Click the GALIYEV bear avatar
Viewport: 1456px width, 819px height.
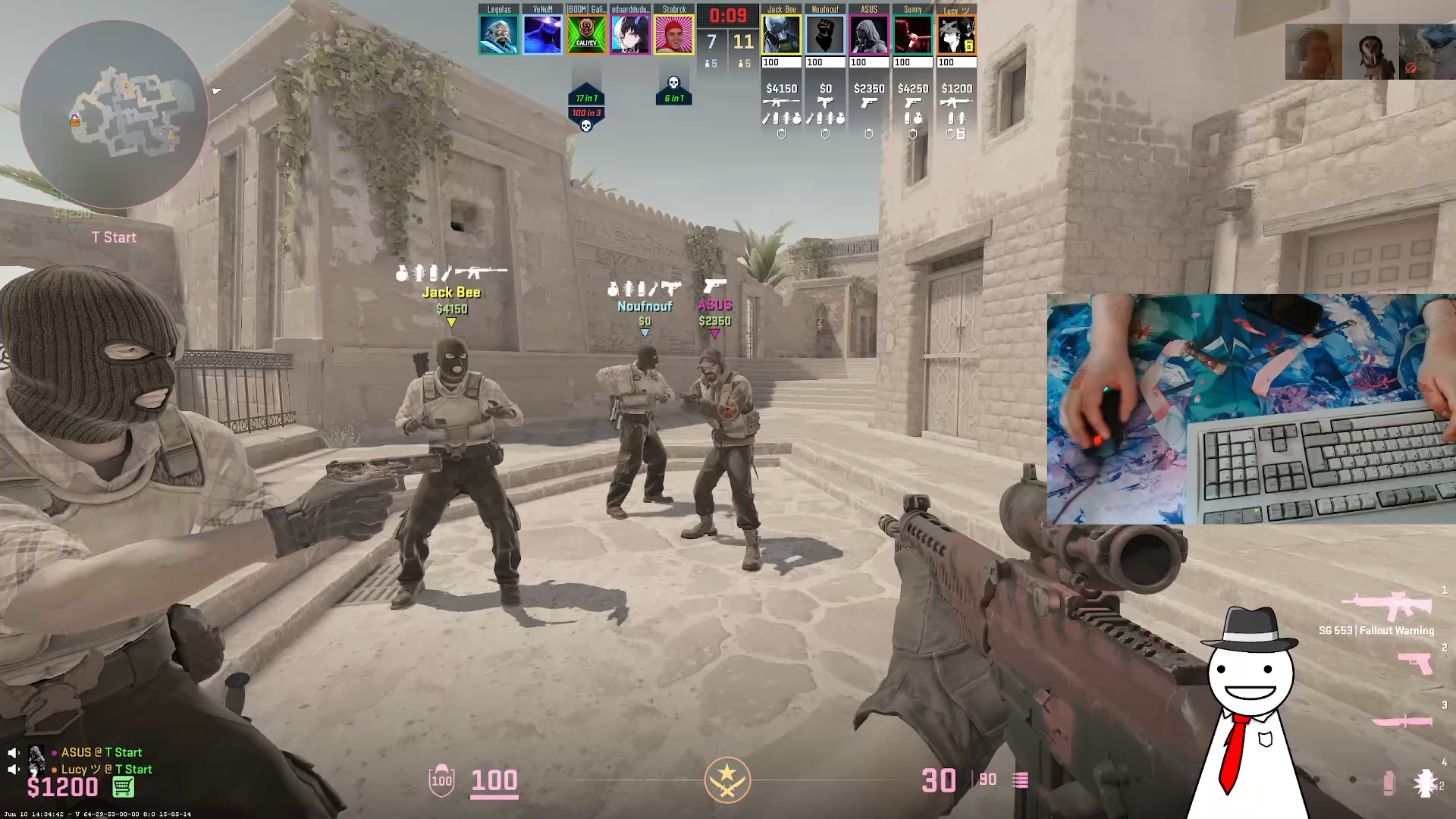586,35
